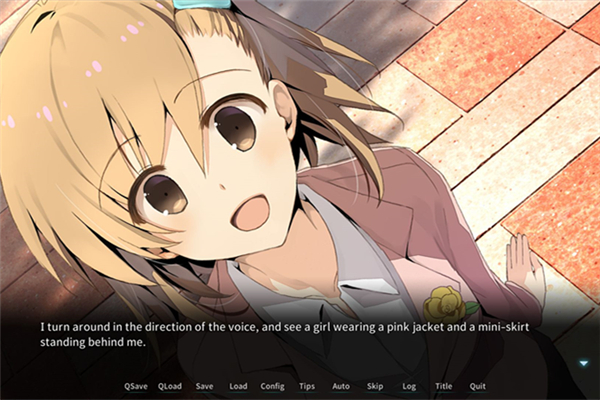Return to the Title screen

coord(443,386)
